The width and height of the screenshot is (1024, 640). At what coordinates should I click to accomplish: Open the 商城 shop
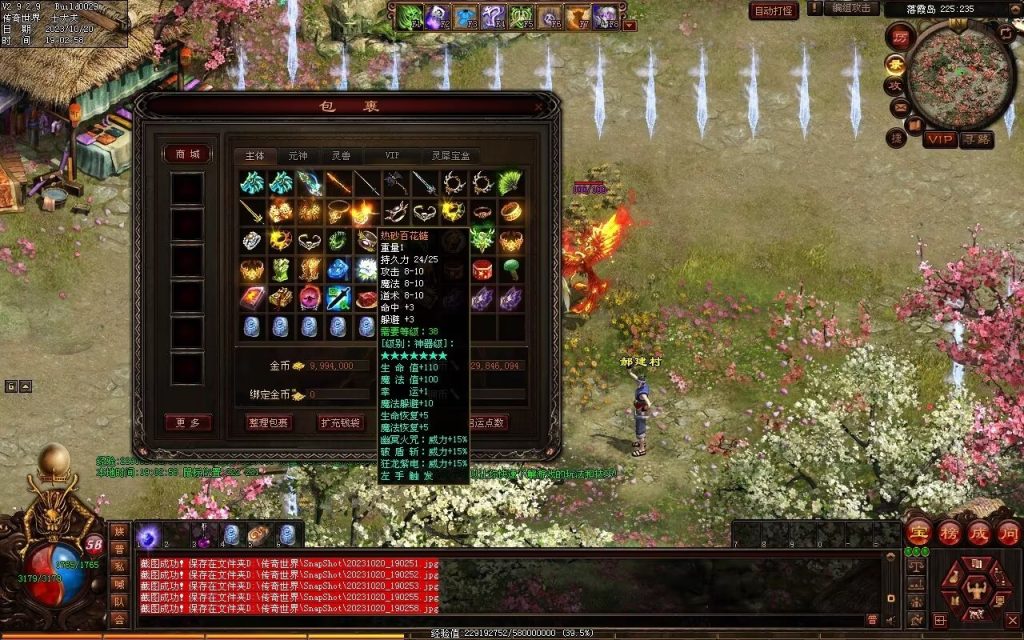click(187, 154)
